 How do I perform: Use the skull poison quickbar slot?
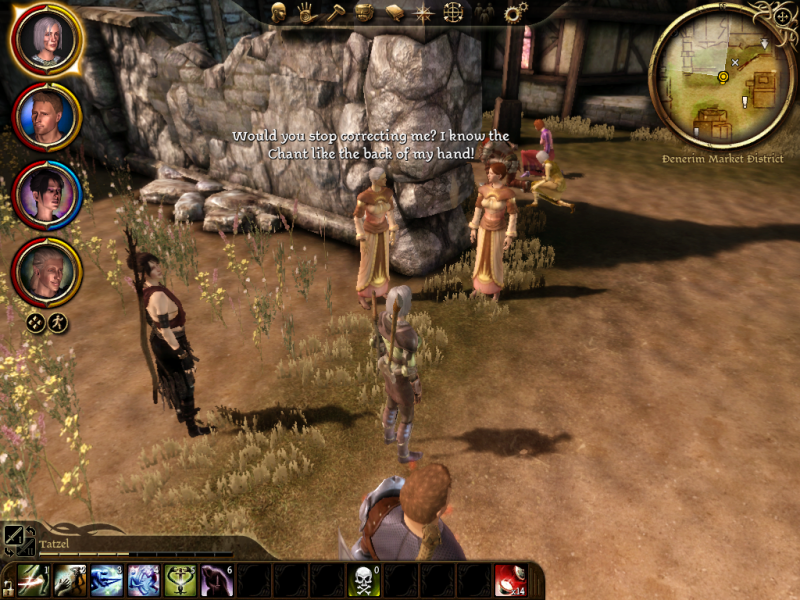click(x=363, y=581)
